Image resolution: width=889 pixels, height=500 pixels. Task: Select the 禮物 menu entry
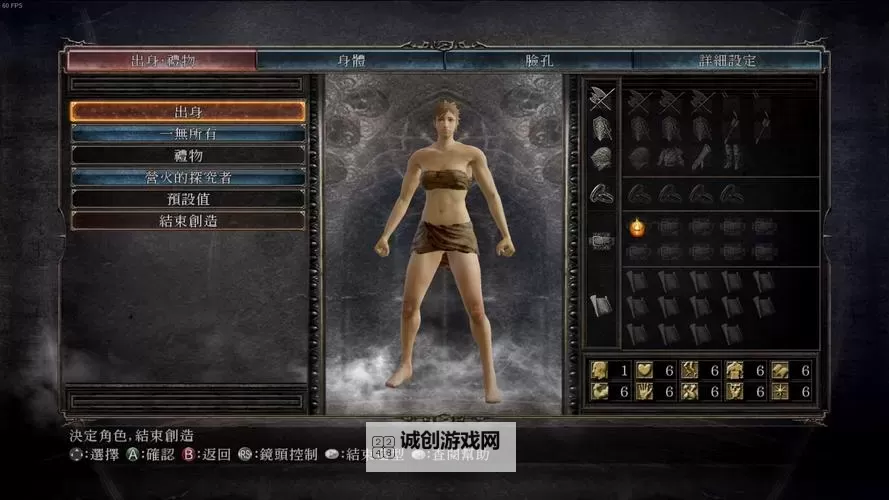[188, 156]
